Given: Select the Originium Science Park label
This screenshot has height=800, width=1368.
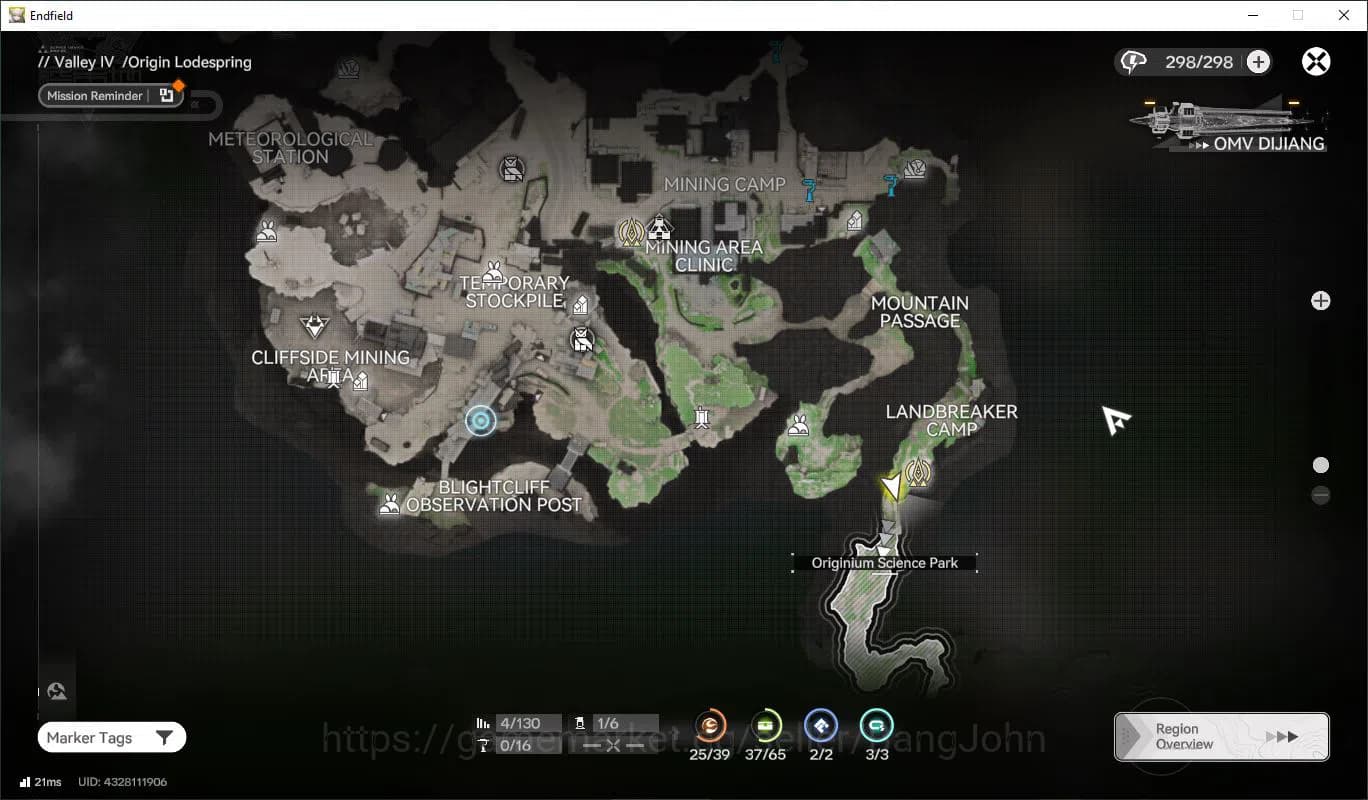Looking at the screenshot, I should pos(884,563).
